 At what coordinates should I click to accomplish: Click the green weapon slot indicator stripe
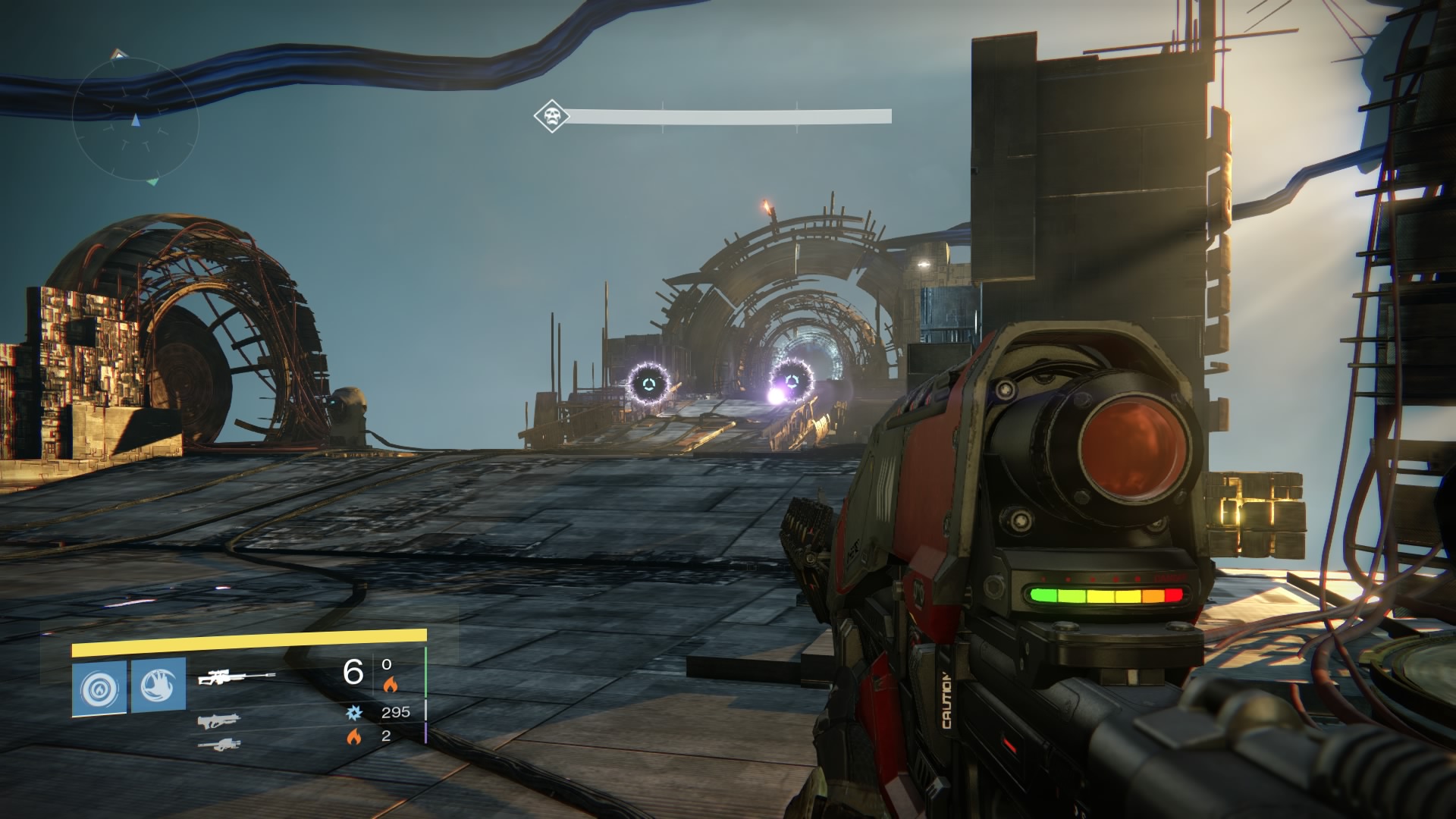coord(425,671)
